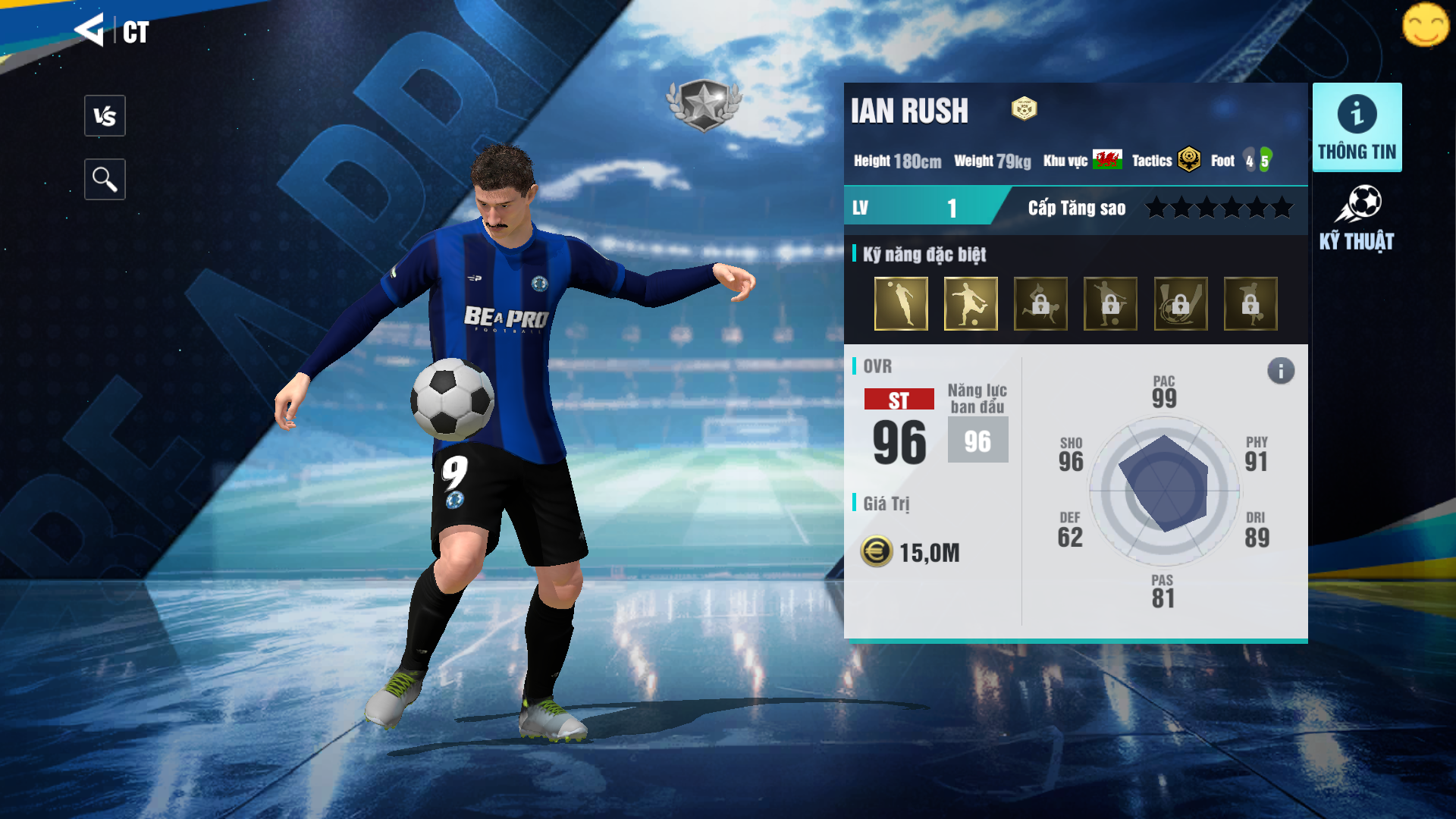
Task: Click the gold badge beside Ian Rush's name
Action: pos(1024,109)
